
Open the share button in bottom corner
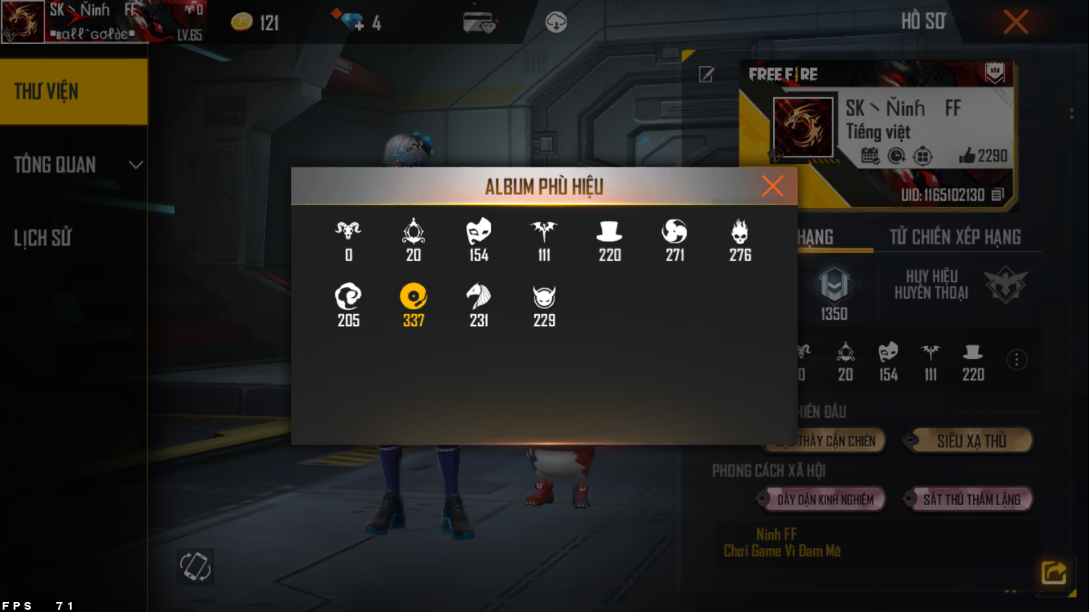tap(1053, 572)
